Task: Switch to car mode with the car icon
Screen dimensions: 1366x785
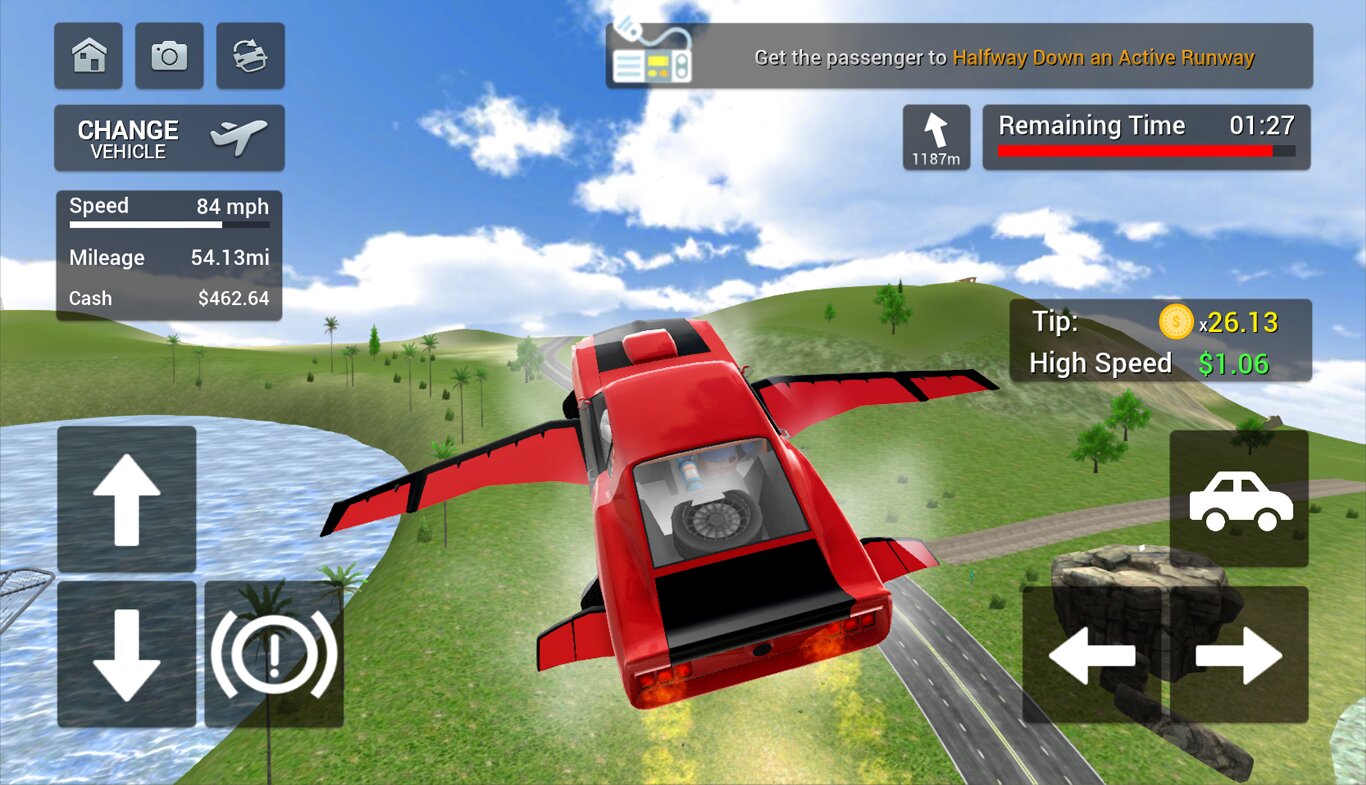Action: click(x=1239, y=499)
